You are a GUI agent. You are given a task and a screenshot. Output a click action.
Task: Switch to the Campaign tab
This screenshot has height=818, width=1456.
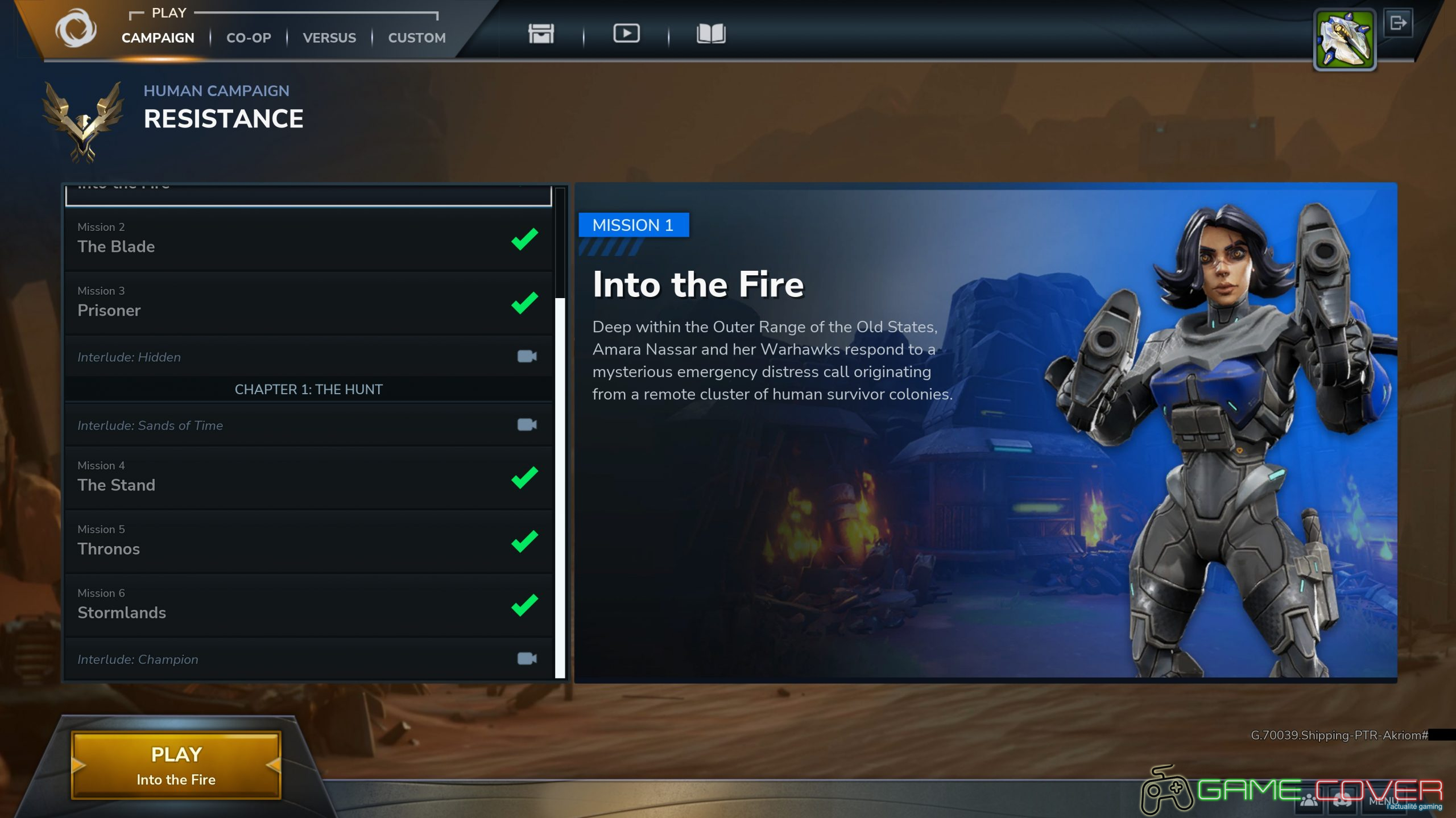158,38
